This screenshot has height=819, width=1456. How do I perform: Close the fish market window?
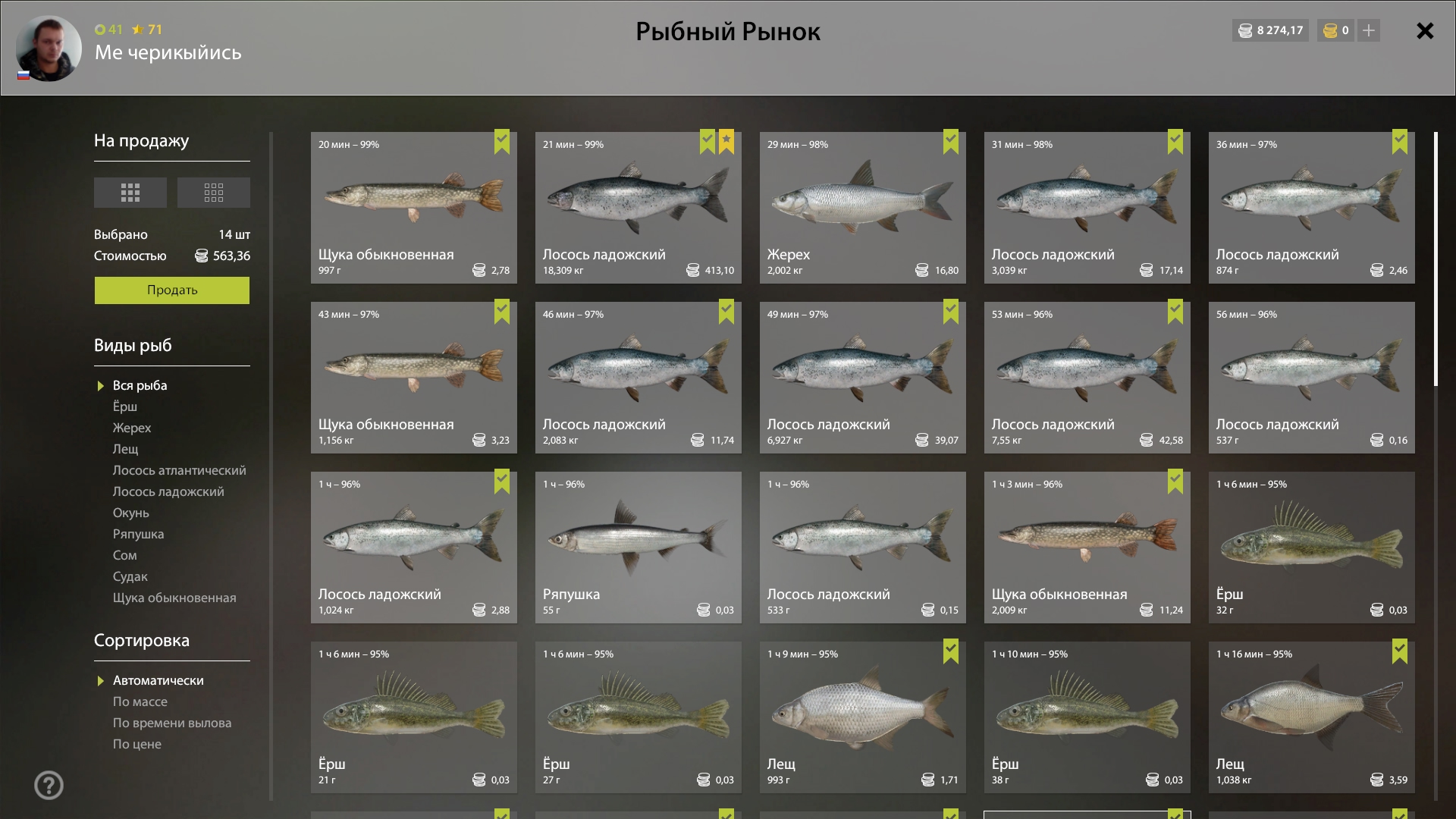1425,31
